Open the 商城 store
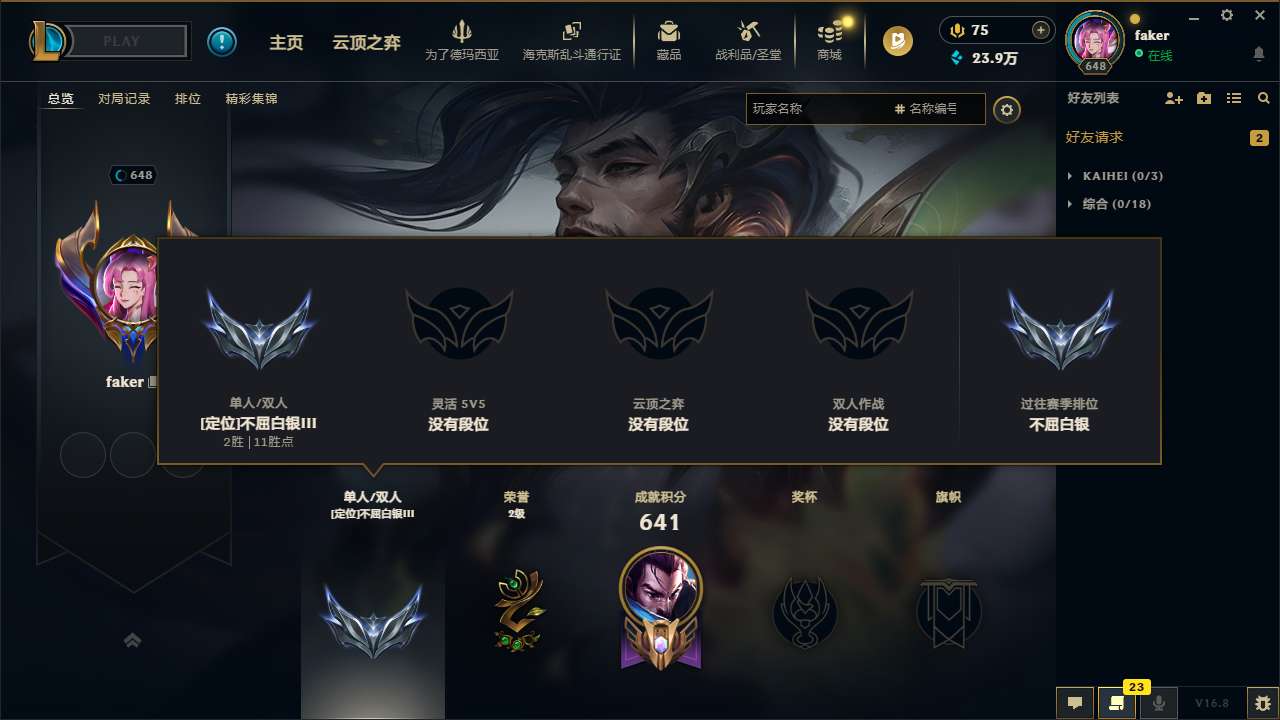This screenshot has height=720, width=1280. [x=829, y=41]
